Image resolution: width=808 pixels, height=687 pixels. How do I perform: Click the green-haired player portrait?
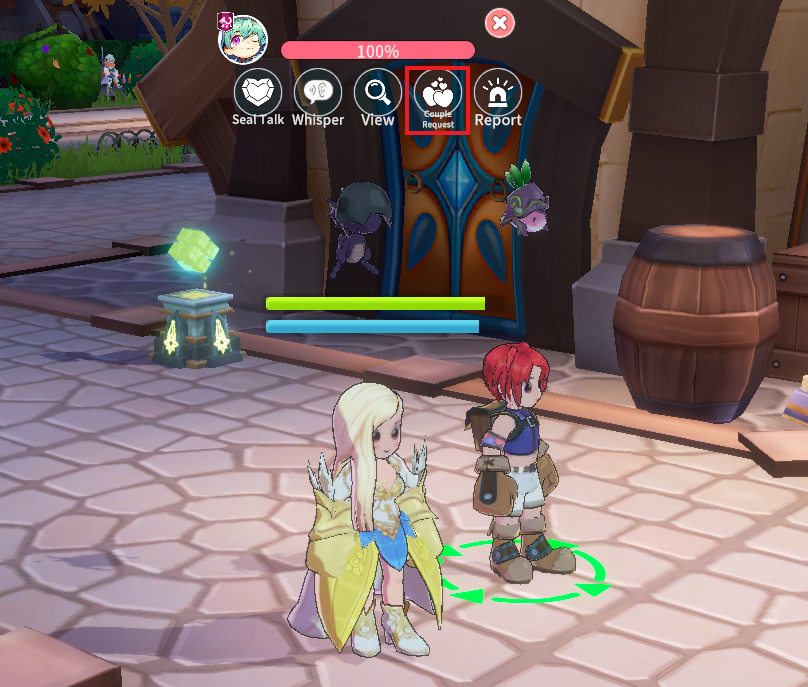point(243,39)
